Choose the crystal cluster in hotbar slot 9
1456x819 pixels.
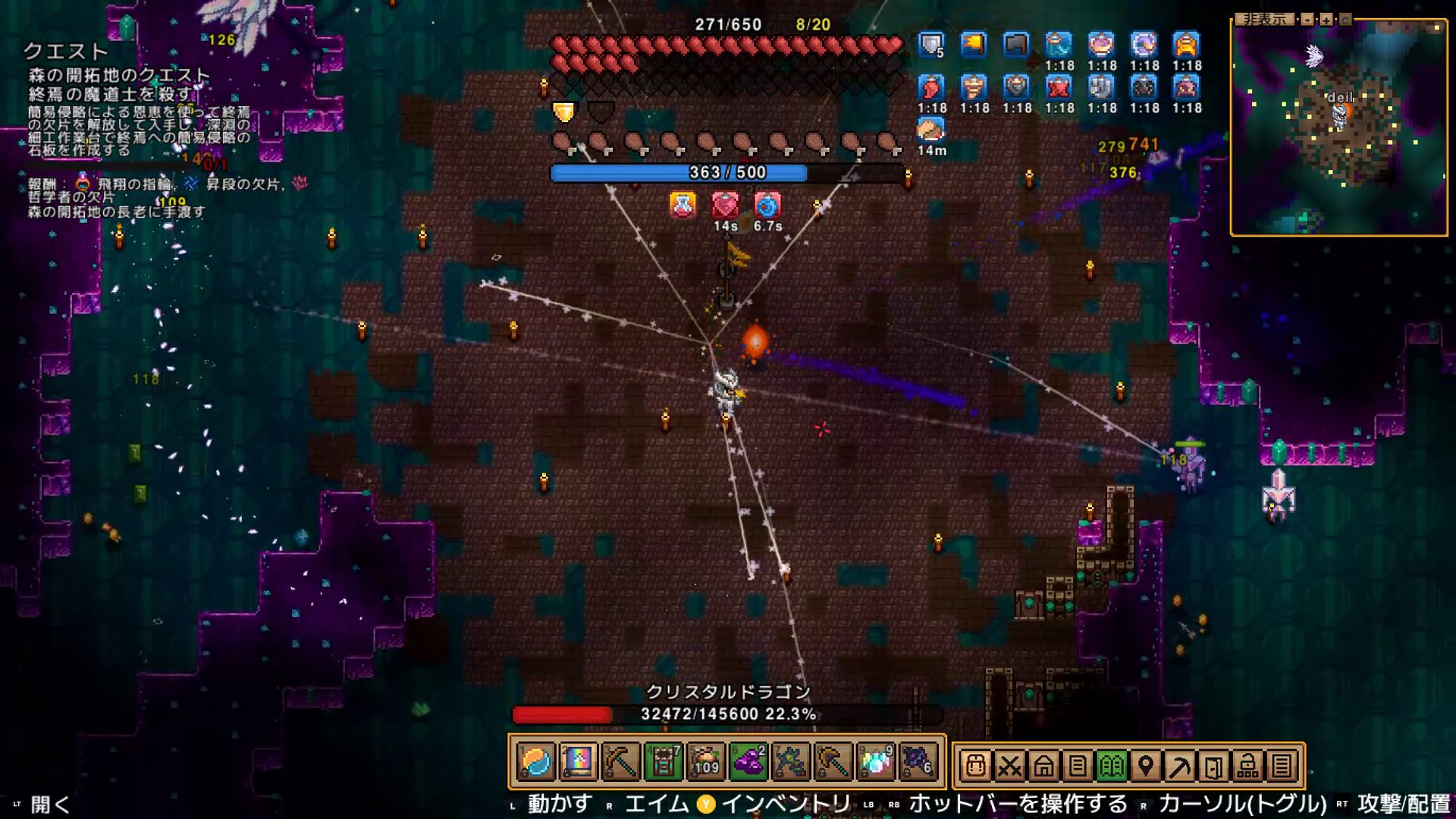coord(875,762)
